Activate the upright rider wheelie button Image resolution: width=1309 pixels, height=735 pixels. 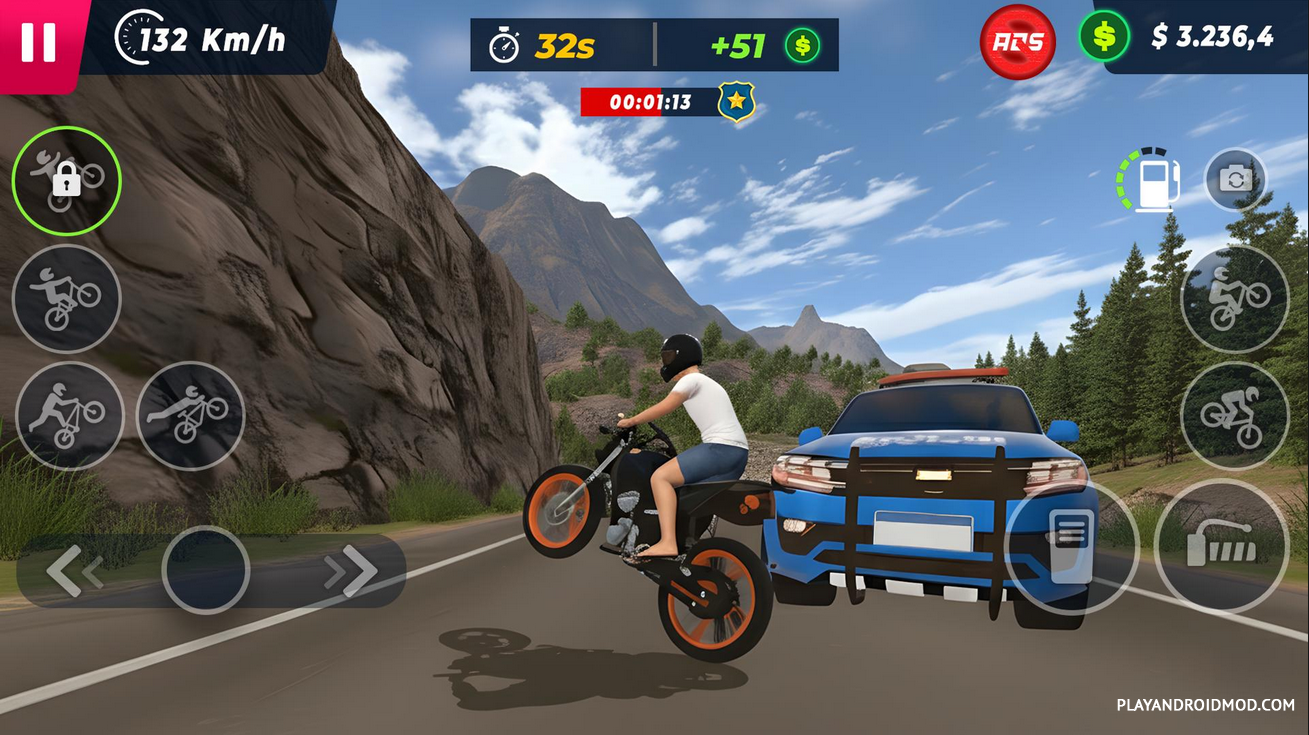tap(1234, 298)
